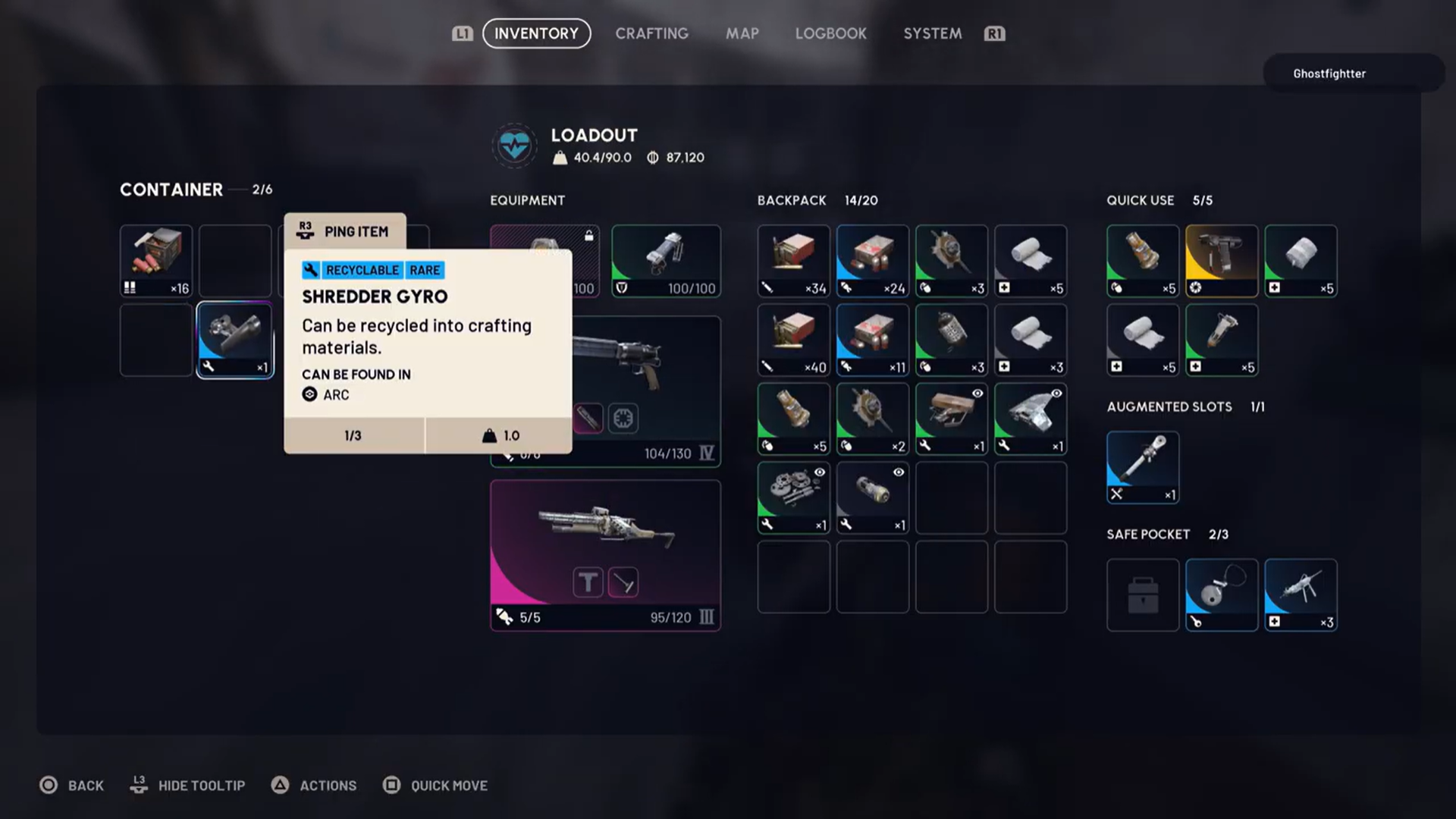Select the augmented slot item
This screenshot has width=1456, height=819.
point(1142,466)
